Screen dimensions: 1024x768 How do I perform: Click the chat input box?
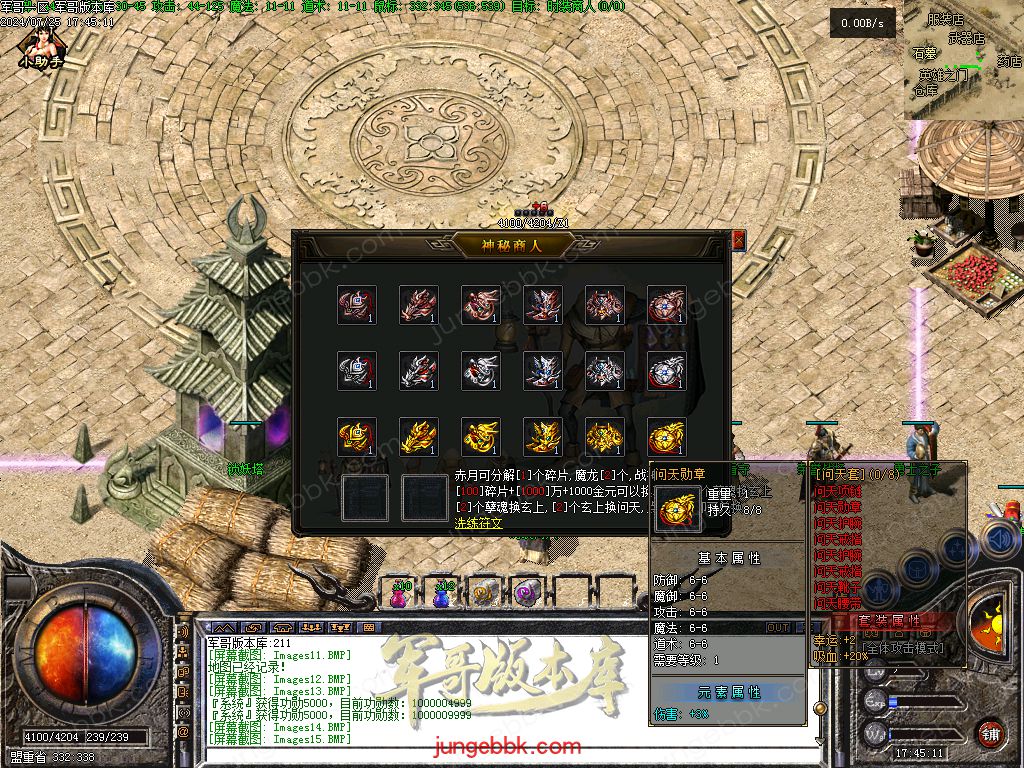[500, 753]
